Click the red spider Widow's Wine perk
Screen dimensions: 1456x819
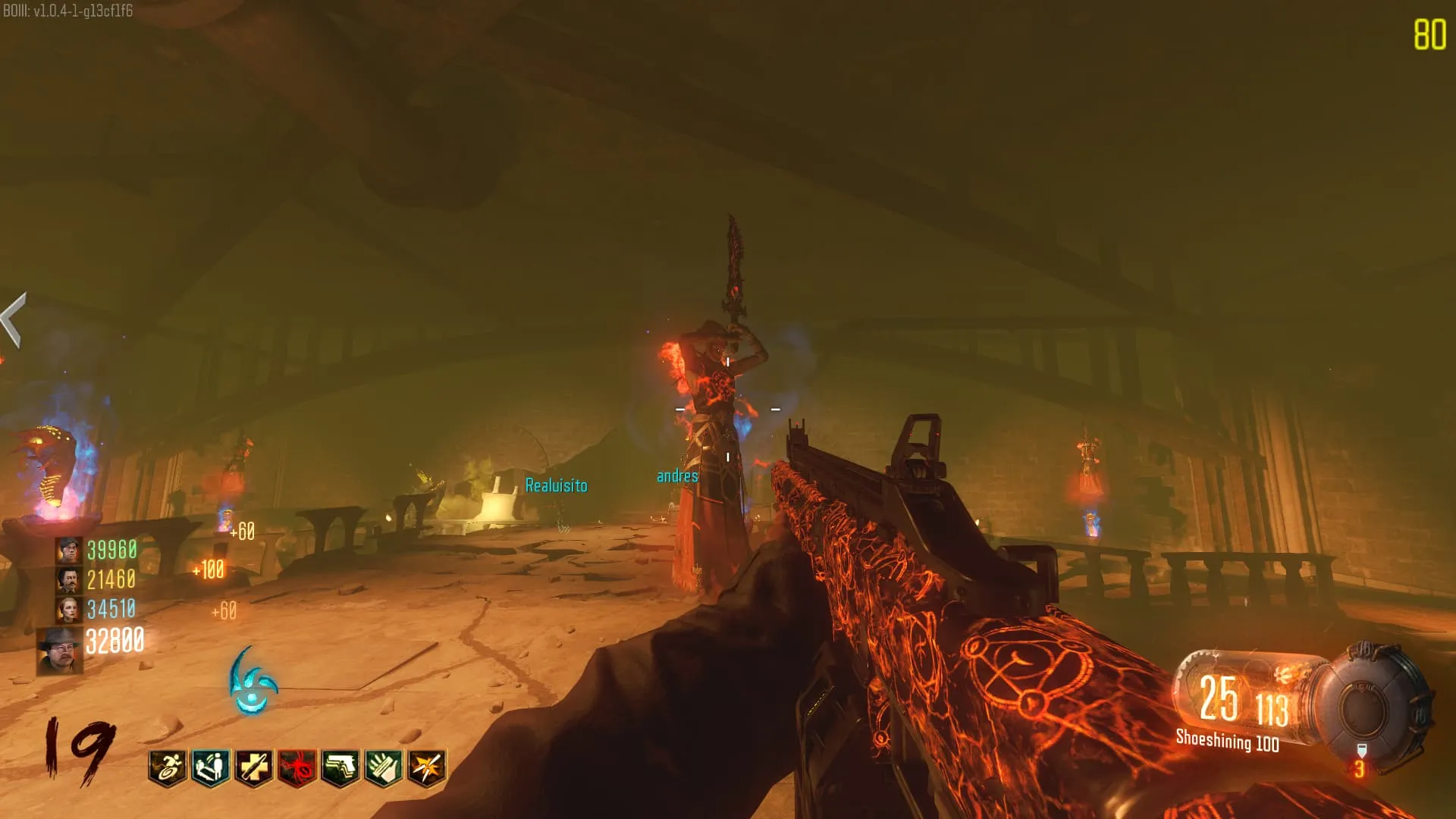[297, 767]
